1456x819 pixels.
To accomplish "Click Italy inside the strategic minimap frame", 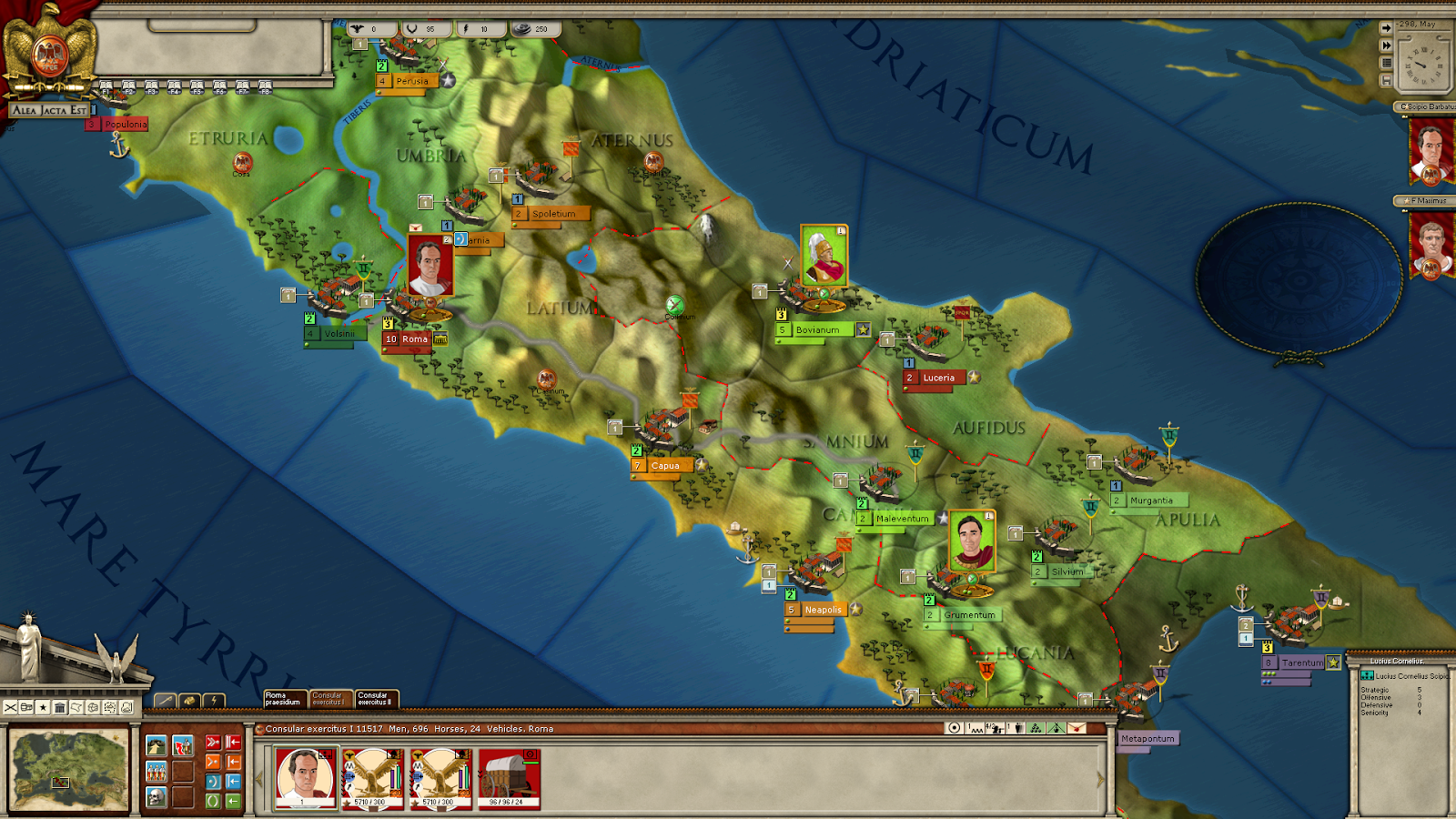I will click(x=61, y=782).
